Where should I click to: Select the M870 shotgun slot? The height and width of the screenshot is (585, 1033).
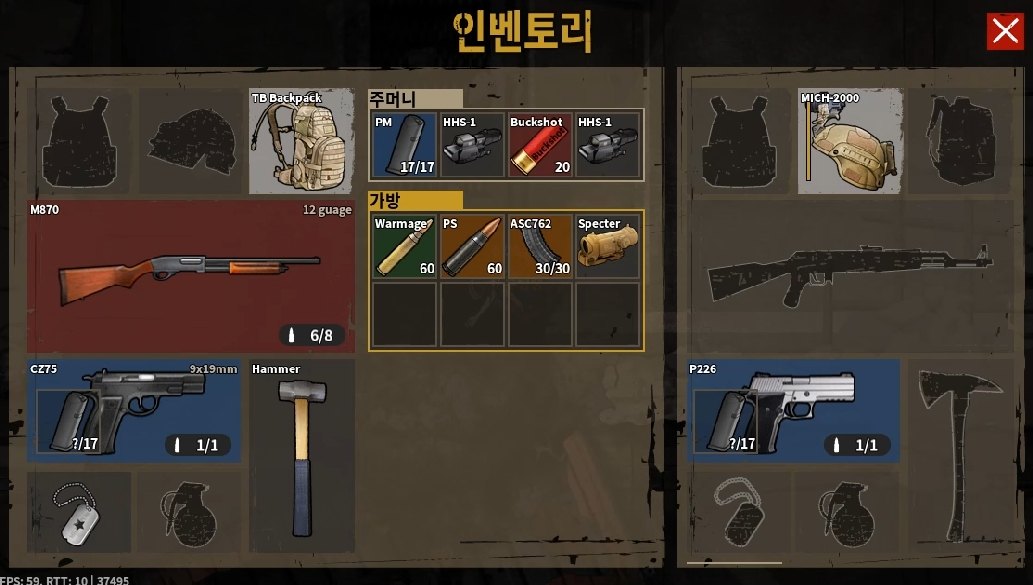click(x=190, y=277)
